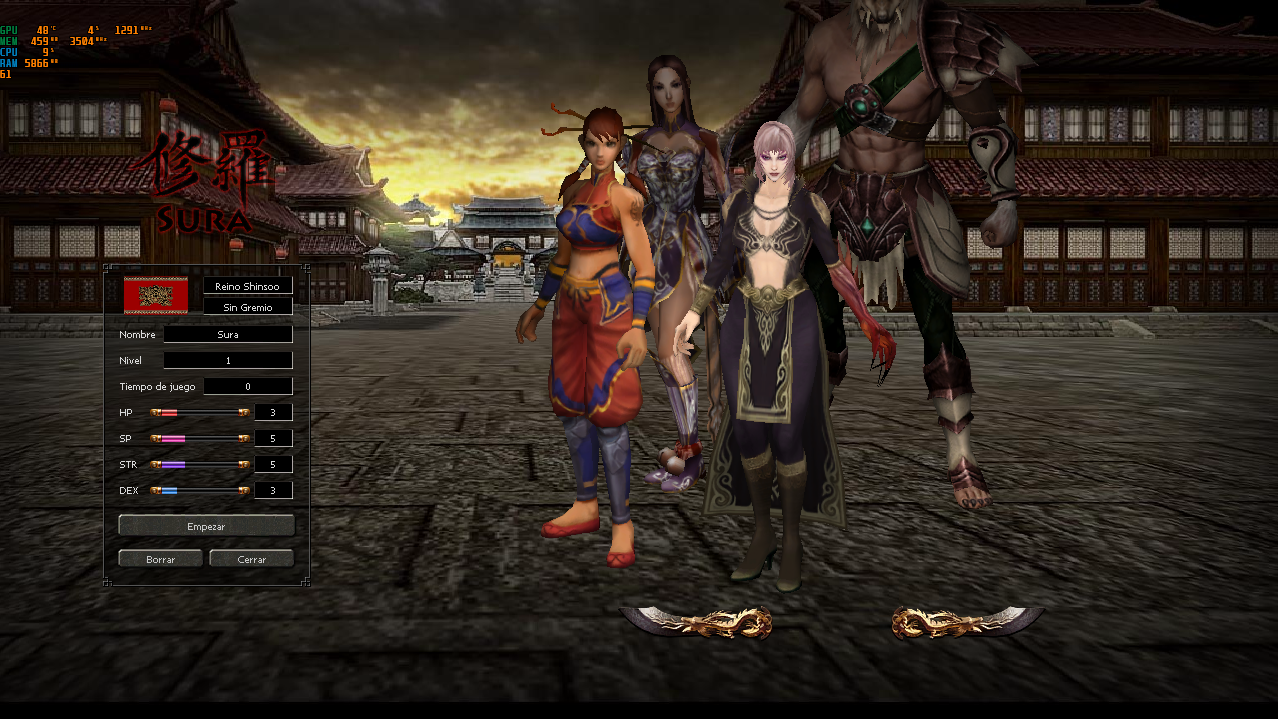This screenshot has height=719, width=1278.
Task: Rotate to next character with right dragon arrow
Action: [966, 622]
